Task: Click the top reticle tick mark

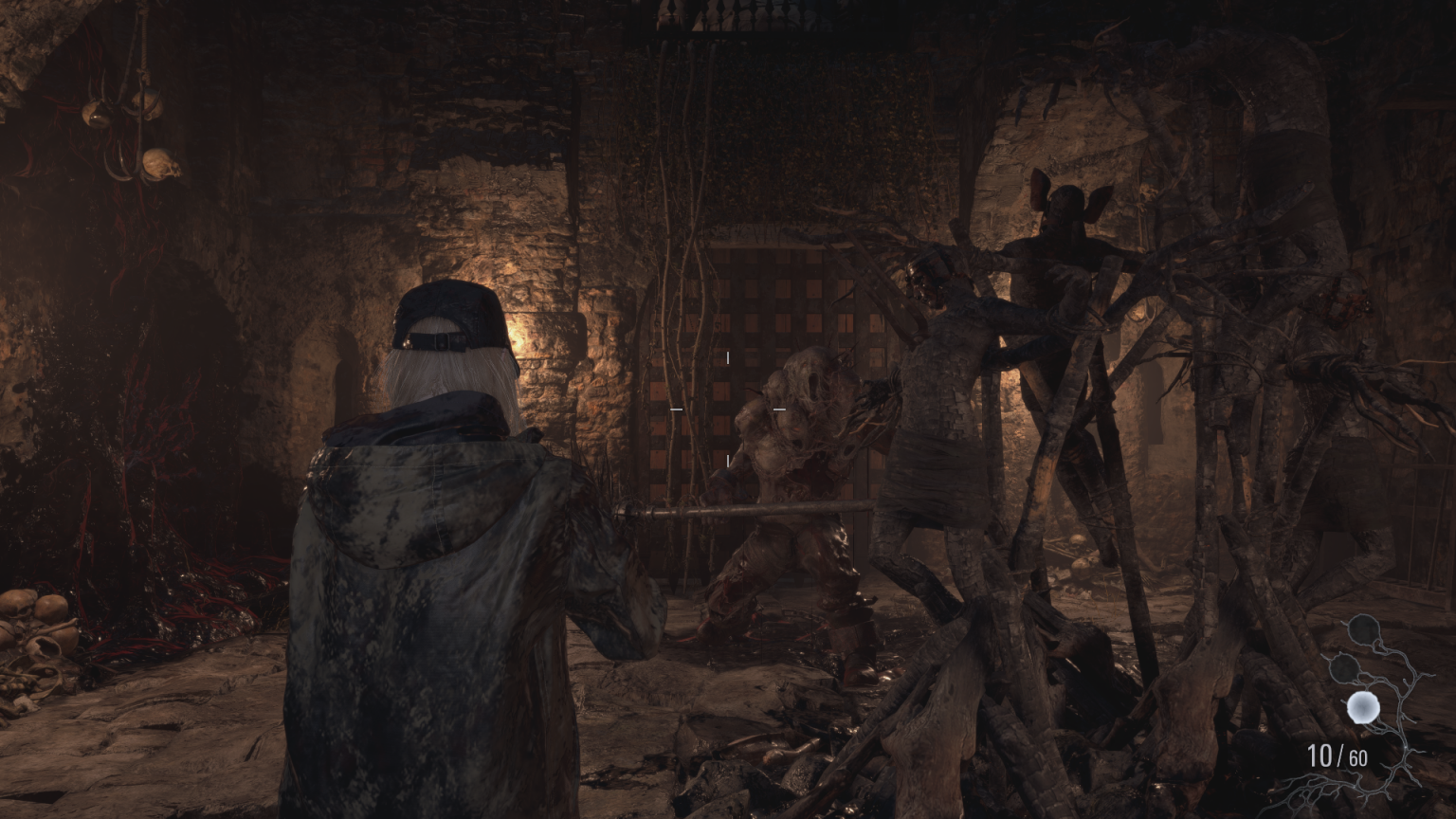Action: click(x=728, y=357)
